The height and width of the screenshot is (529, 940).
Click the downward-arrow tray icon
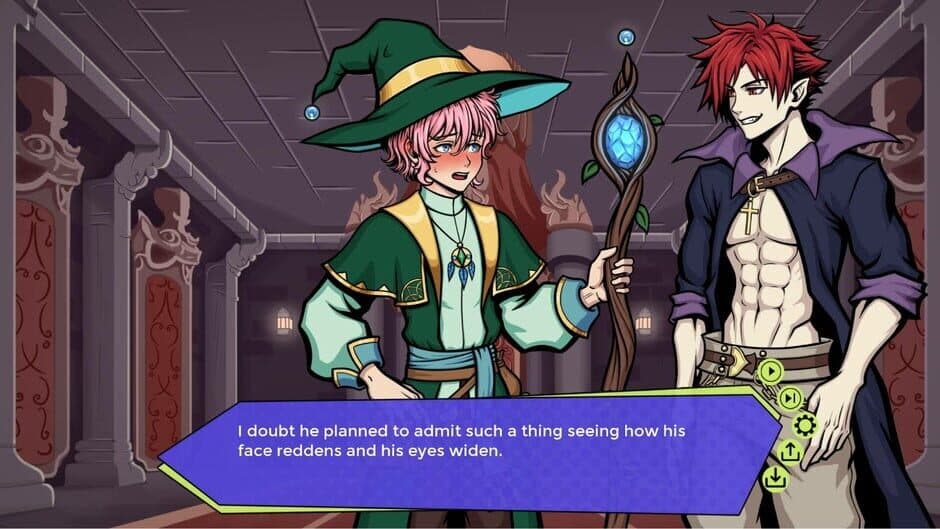[773, 478]
